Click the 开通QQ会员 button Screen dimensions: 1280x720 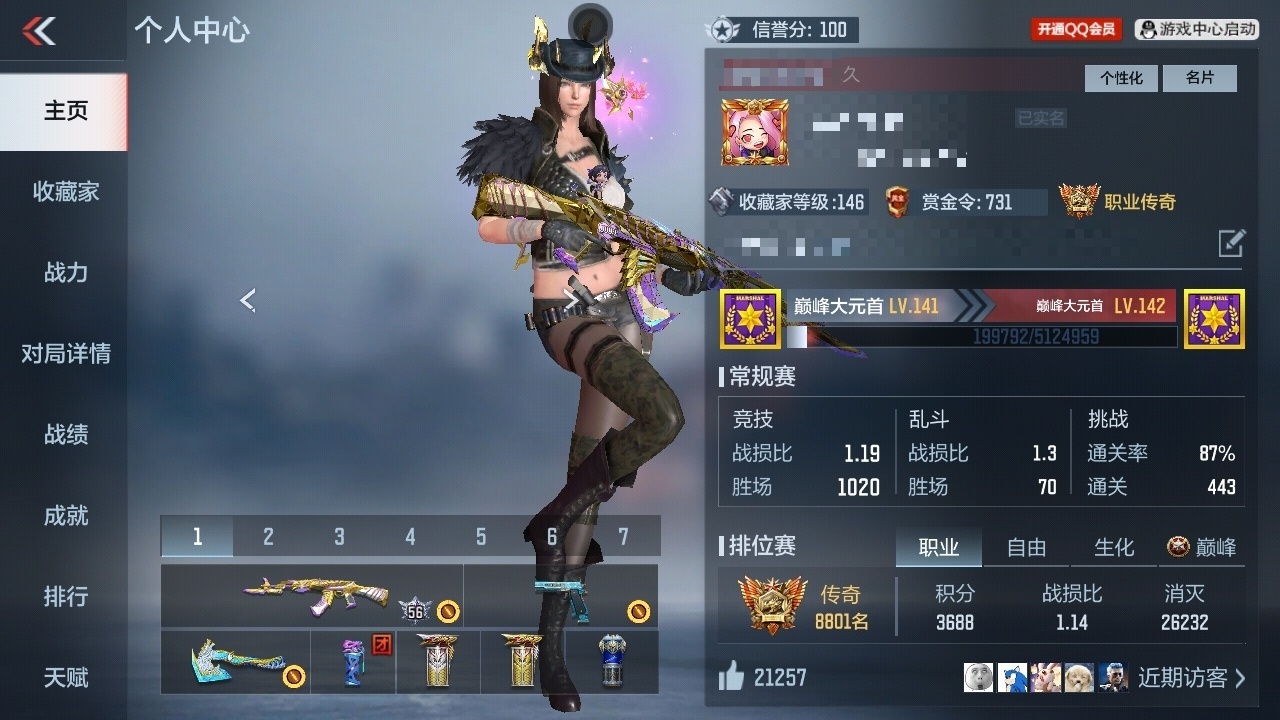coord(1076,30)
